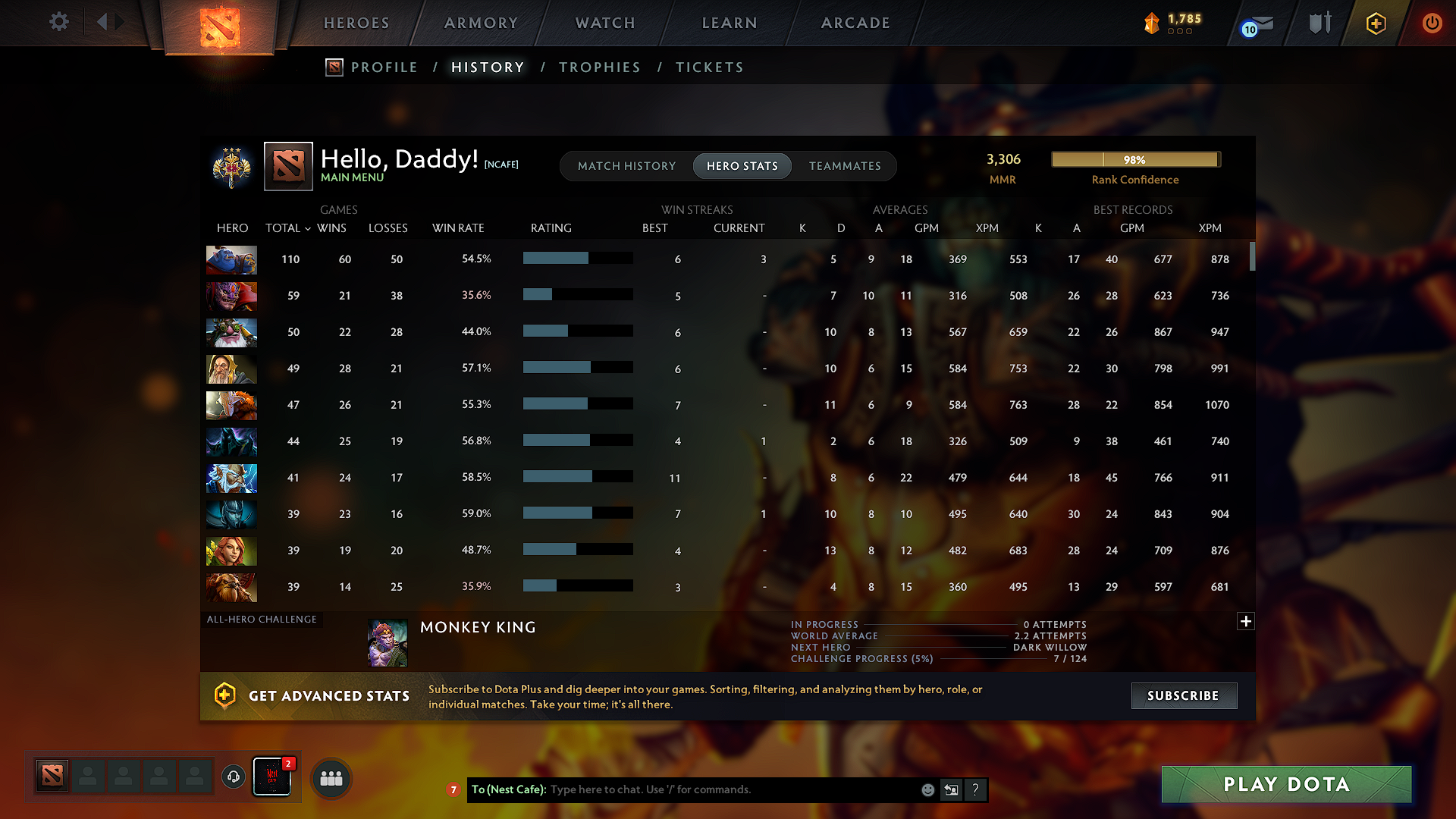Screen dimensions: 1456x819
Task: Click the red power button to exit
Action: [1432, 23]
